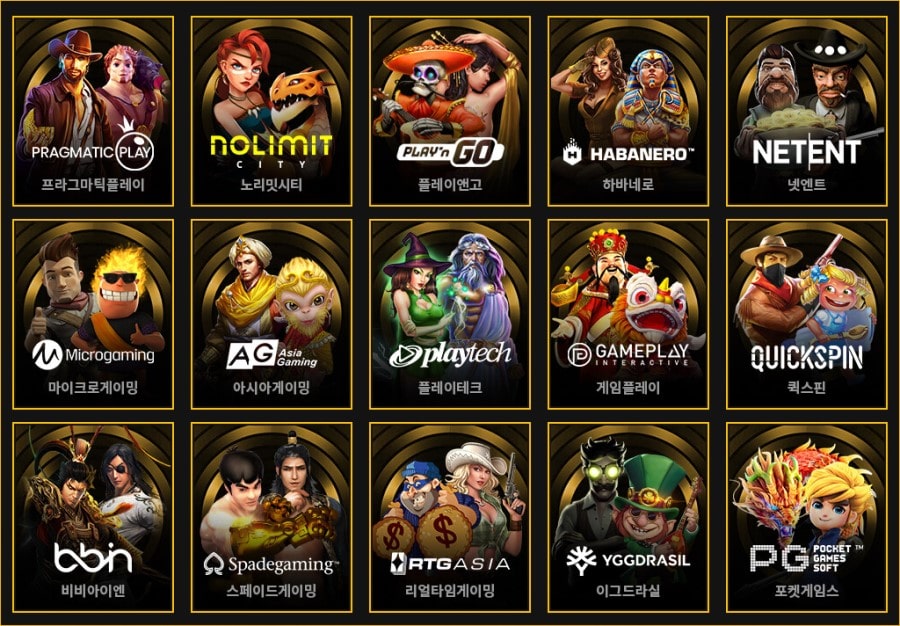Open the BBIN provider tile
900x626 pixels.
pos(93,515)
